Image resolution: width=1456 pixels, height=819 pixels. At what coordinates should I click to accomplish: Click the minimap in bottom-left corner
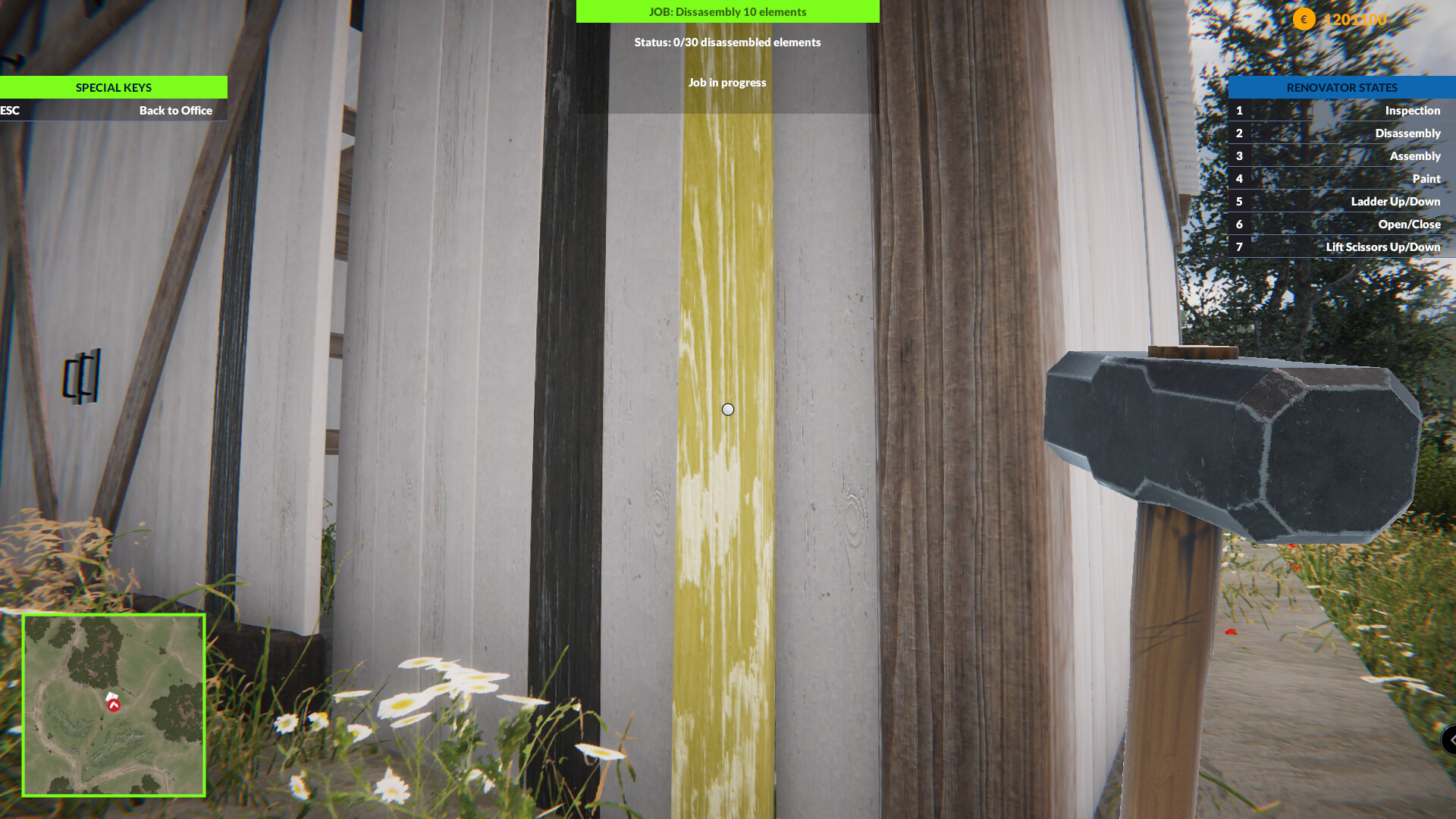pyautogui.click(x=114, y=705)
